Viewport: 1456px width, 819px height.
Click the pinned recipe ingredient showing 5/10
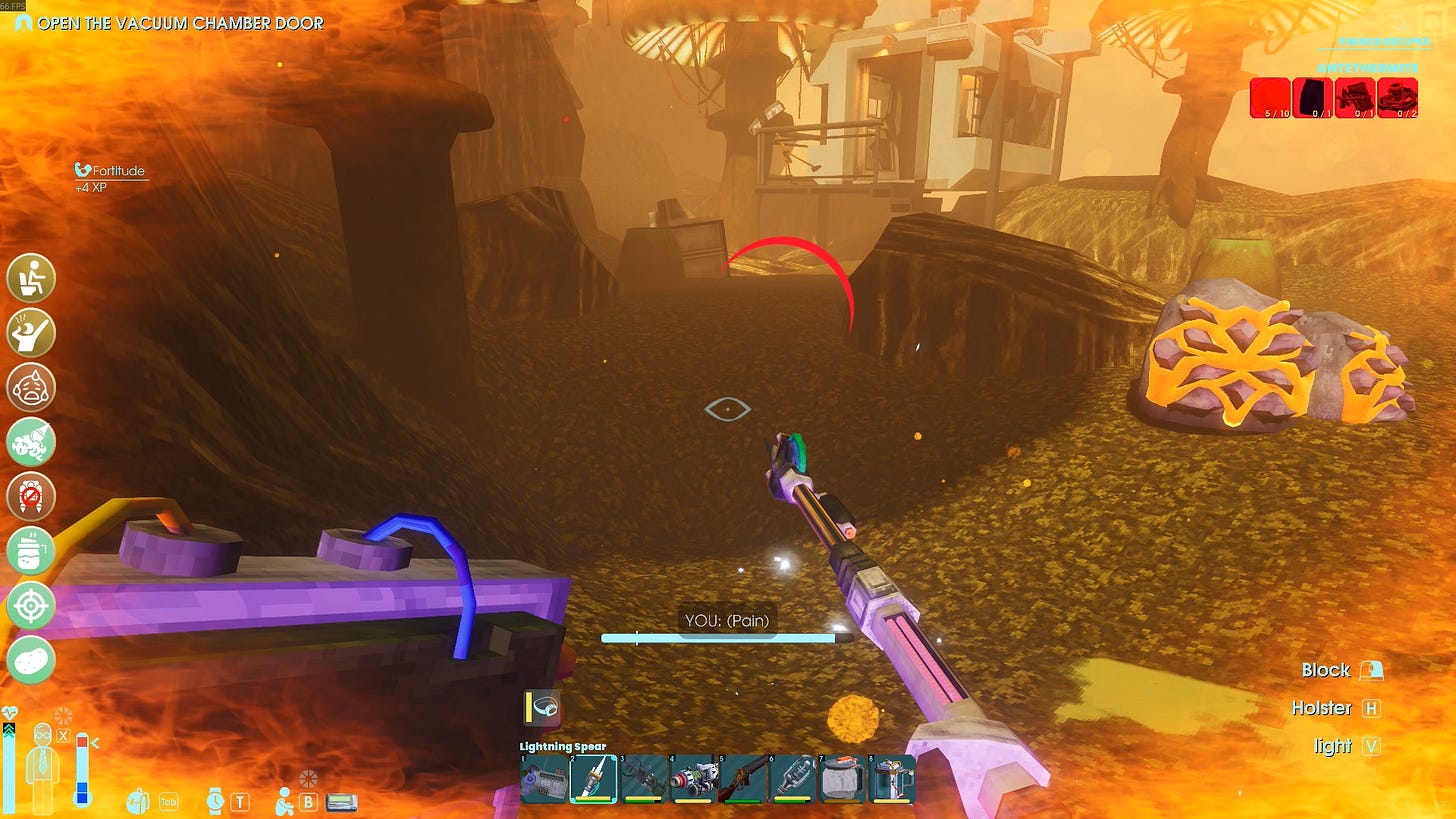coord(1270,98)
